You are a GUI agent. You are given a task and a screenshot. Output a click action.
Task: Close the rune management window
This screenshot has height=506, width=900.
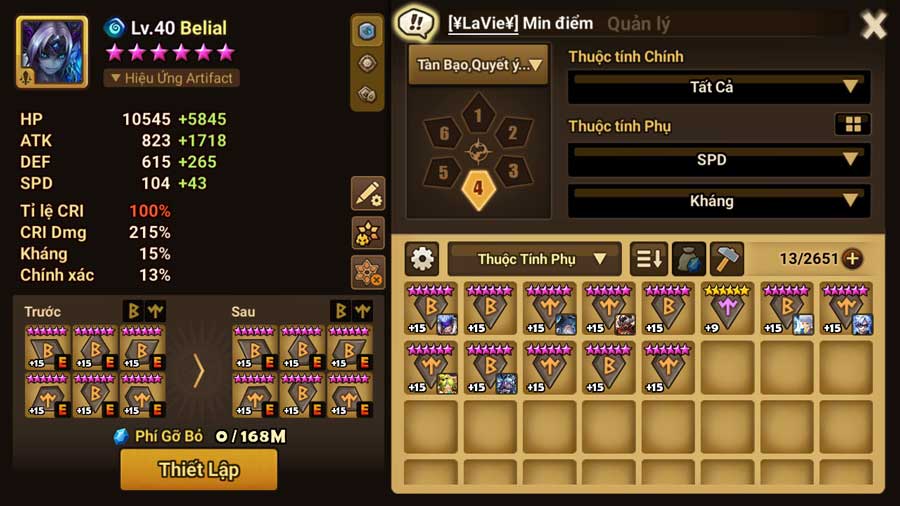coord(873,25)
